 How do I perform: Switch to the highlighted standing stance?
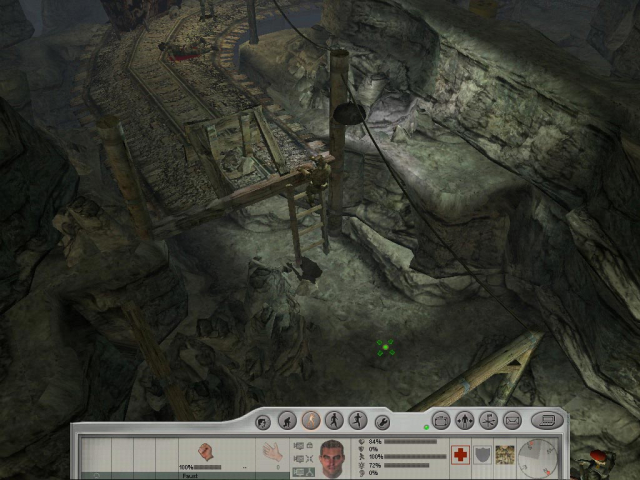click(x=310, y=421)
